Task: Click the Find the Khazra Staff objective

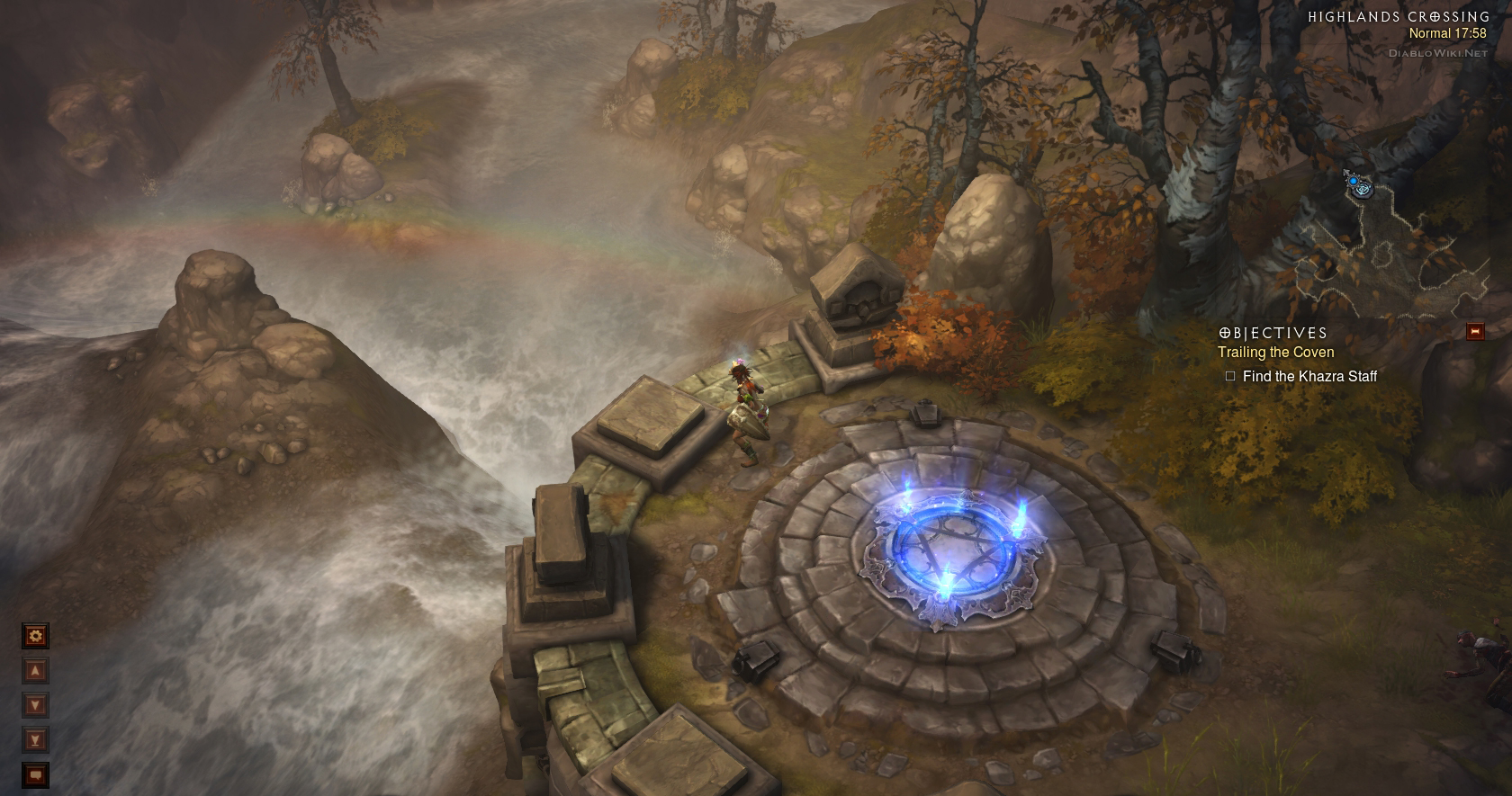Action: coord(1309,376)
